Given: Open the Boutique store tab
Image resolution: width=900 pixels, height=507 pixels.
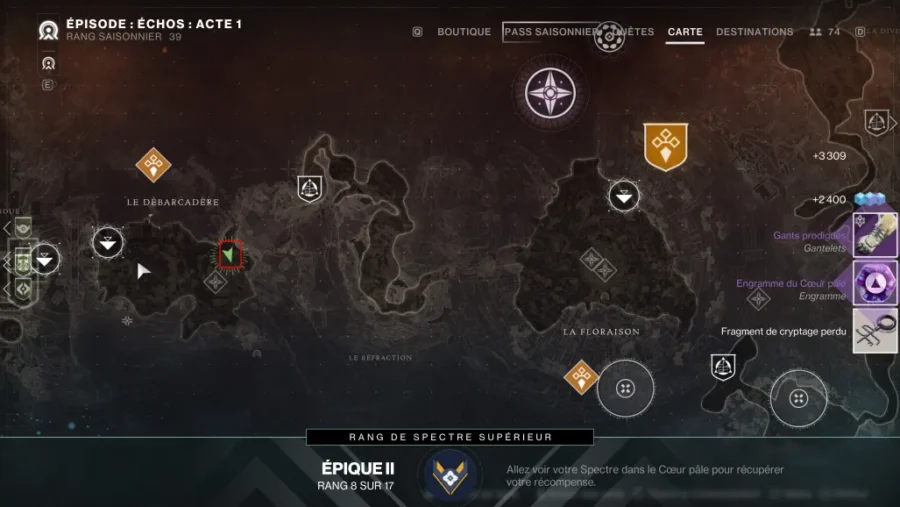Looking at the screenshot, I should [464, 32].
